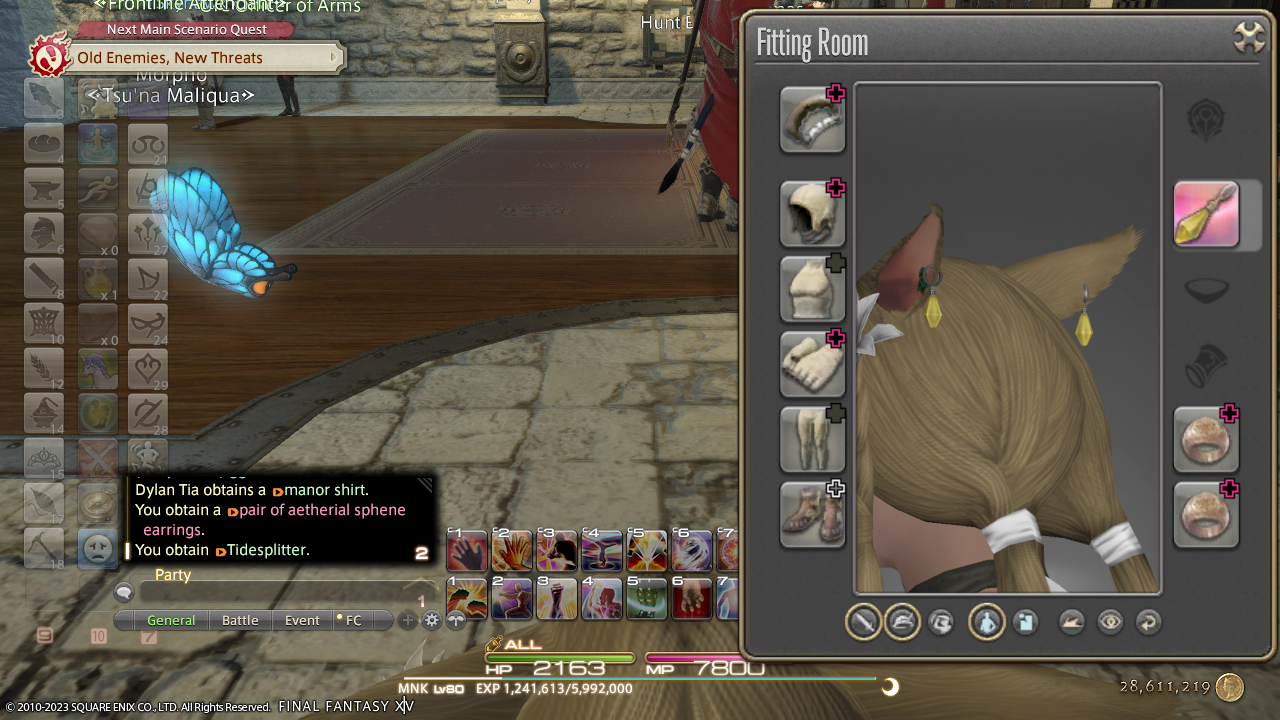Screen dimensions: 1280x720
Task: Select the yellow earring slot
Action: click(x=1206, y=214)
